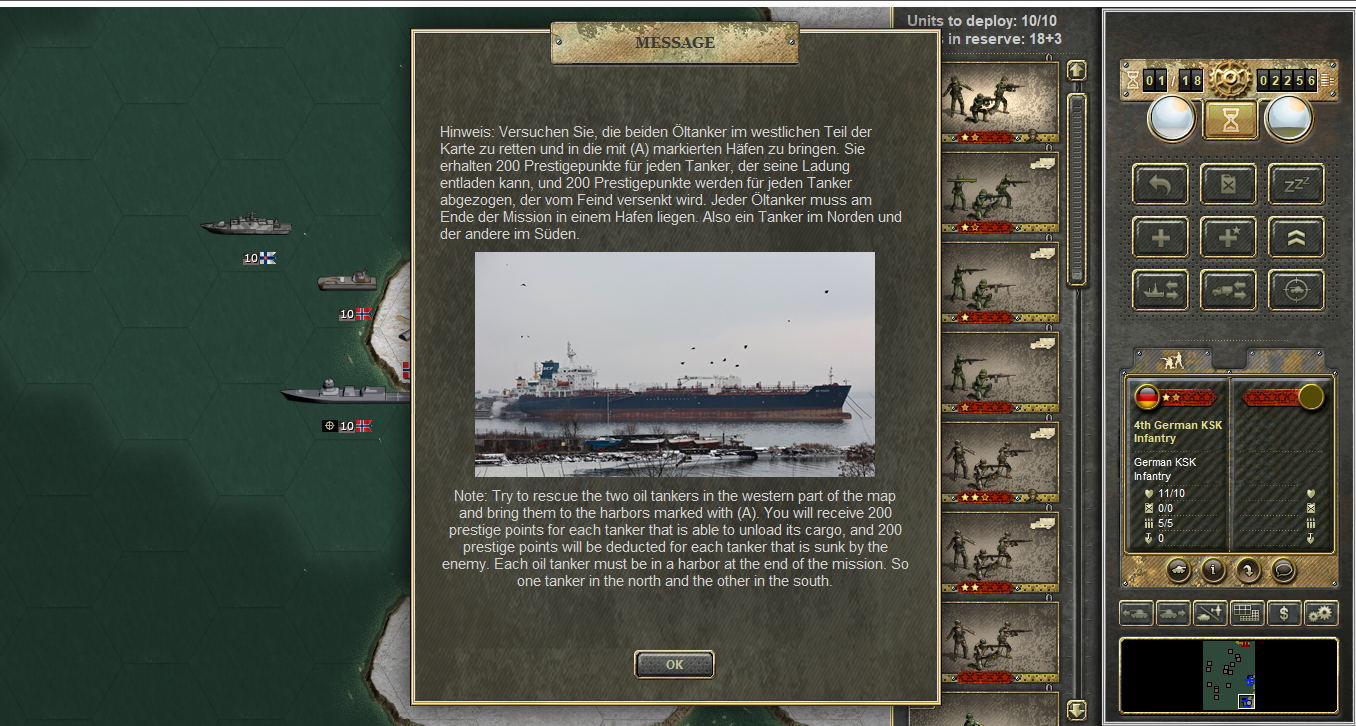Undo the last move with the arrow button
Viewport: 1356px width, 726px height.
[1160, 184]
